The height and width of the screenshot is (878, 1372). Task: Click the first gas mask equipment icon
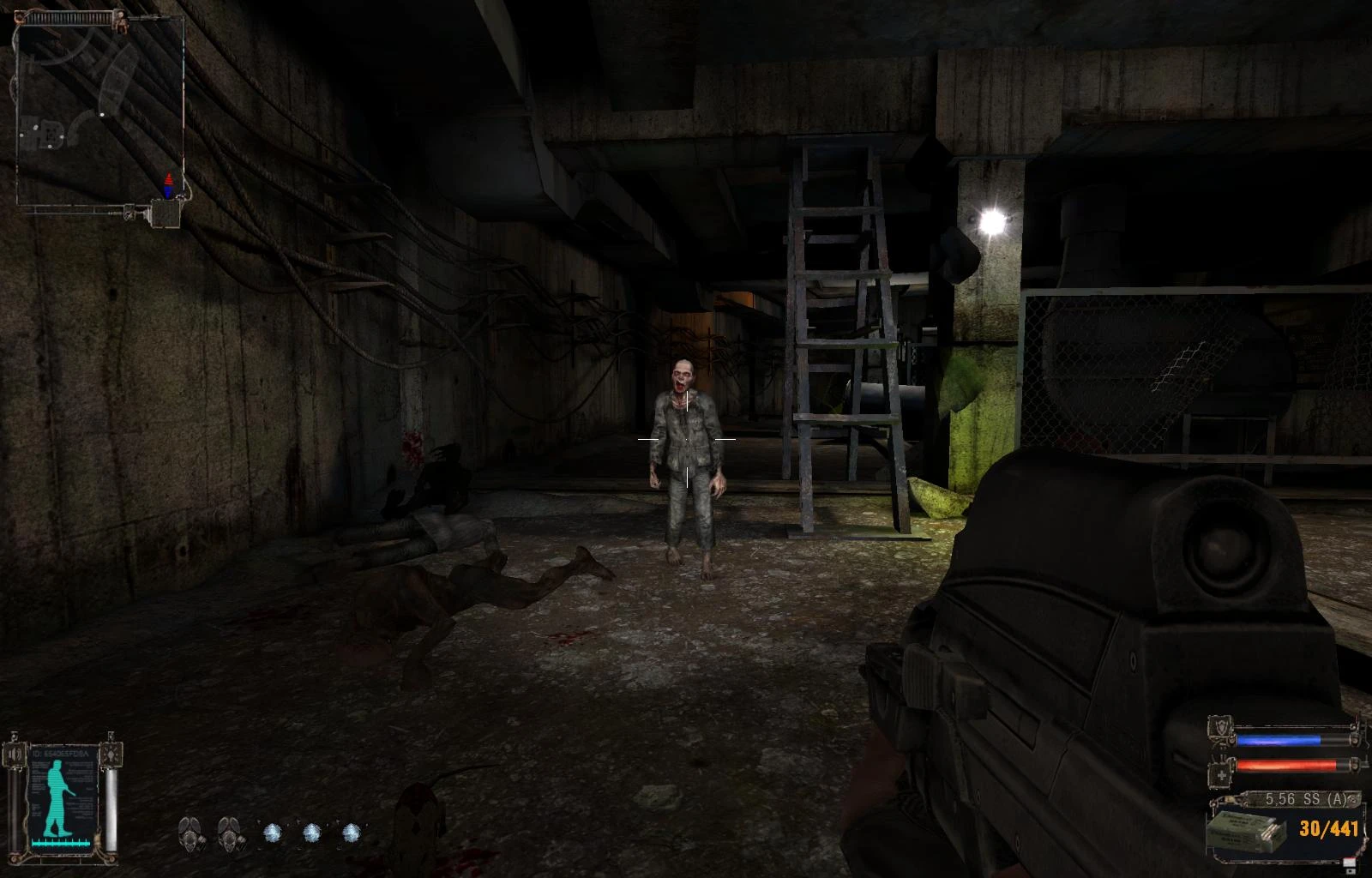click(x=191, y=836)
